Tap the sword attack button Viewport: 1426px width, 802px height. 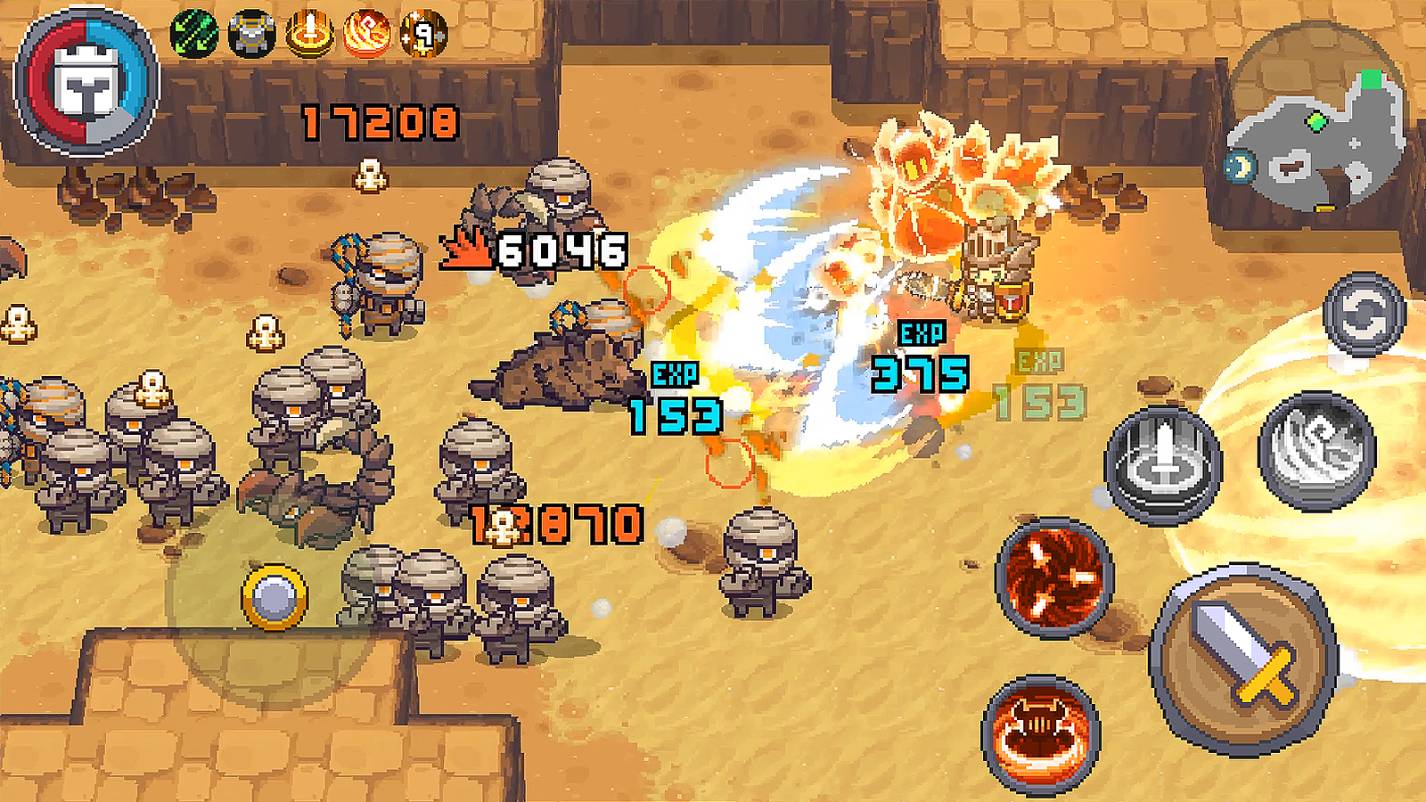(1243, 658)
